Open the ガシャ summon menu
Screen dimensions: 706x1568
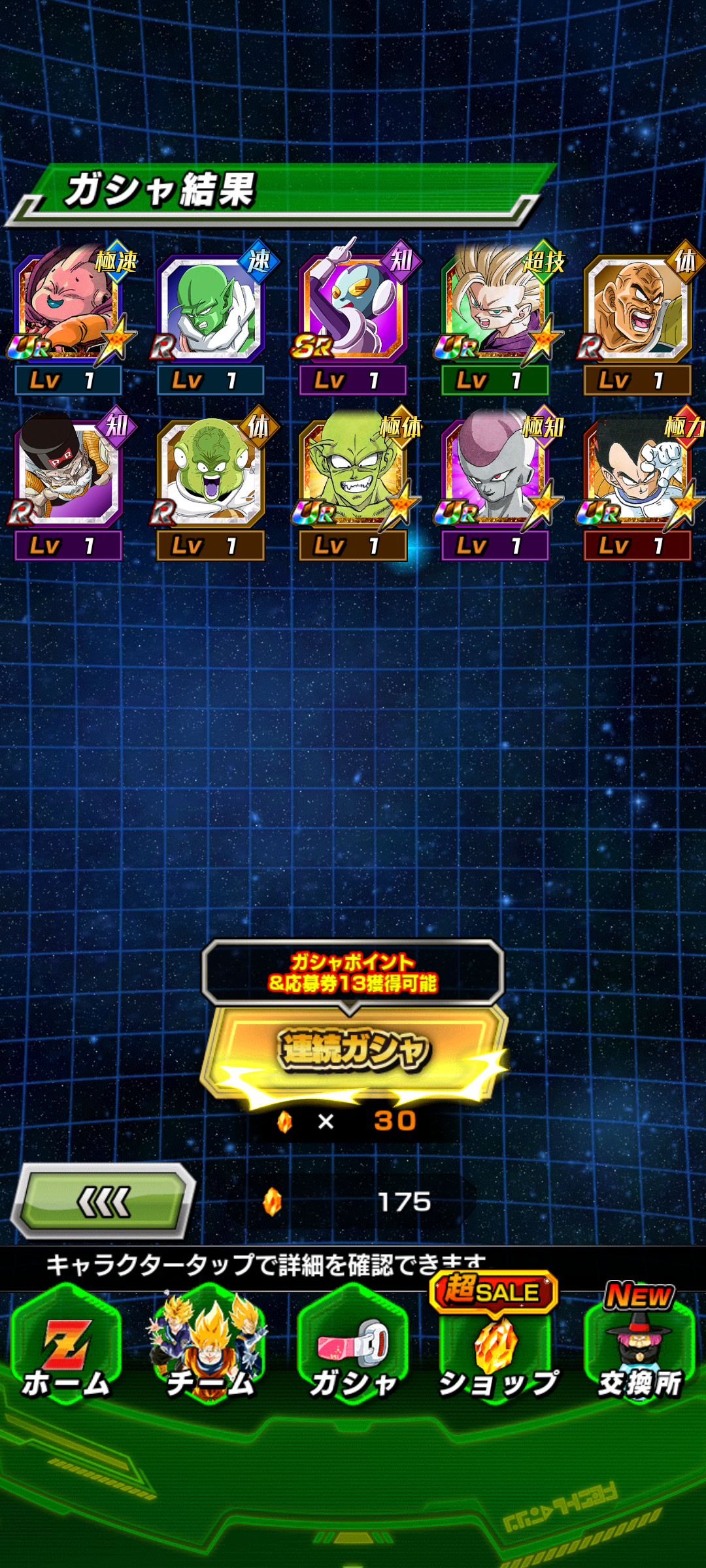pos(353,1348)
